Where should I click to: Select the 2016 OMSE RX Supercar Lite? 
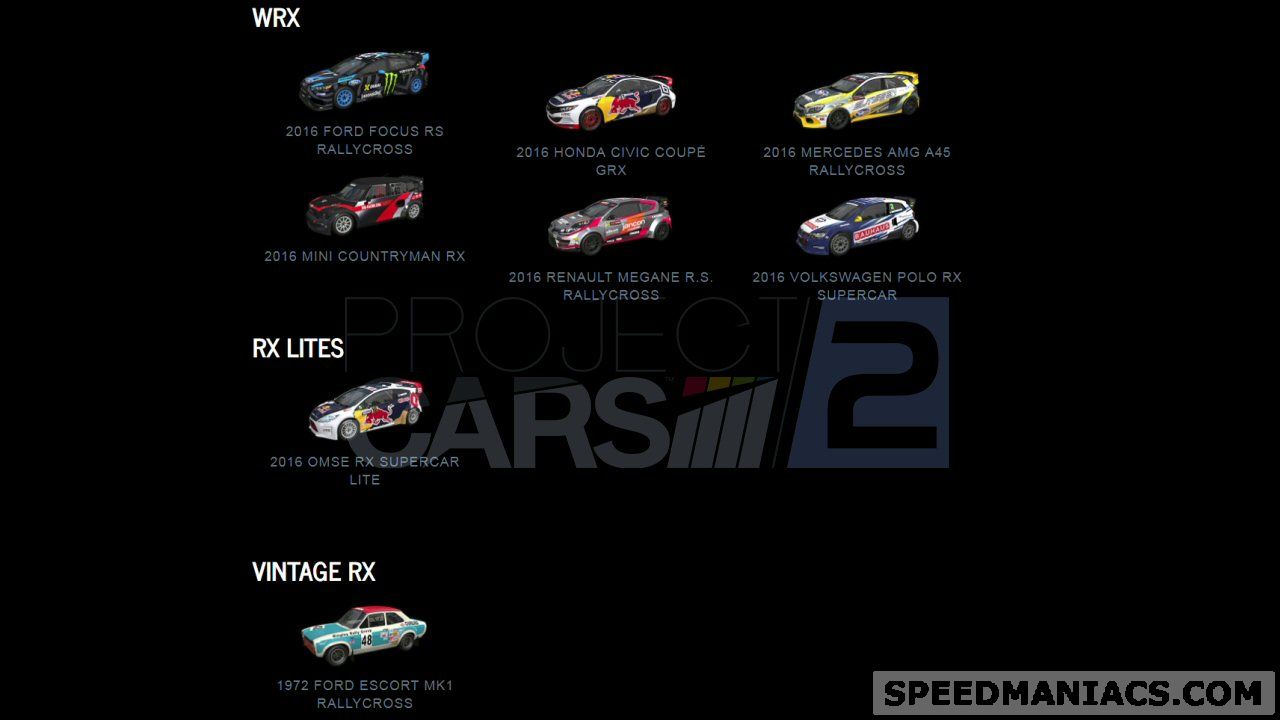(364, 410)
